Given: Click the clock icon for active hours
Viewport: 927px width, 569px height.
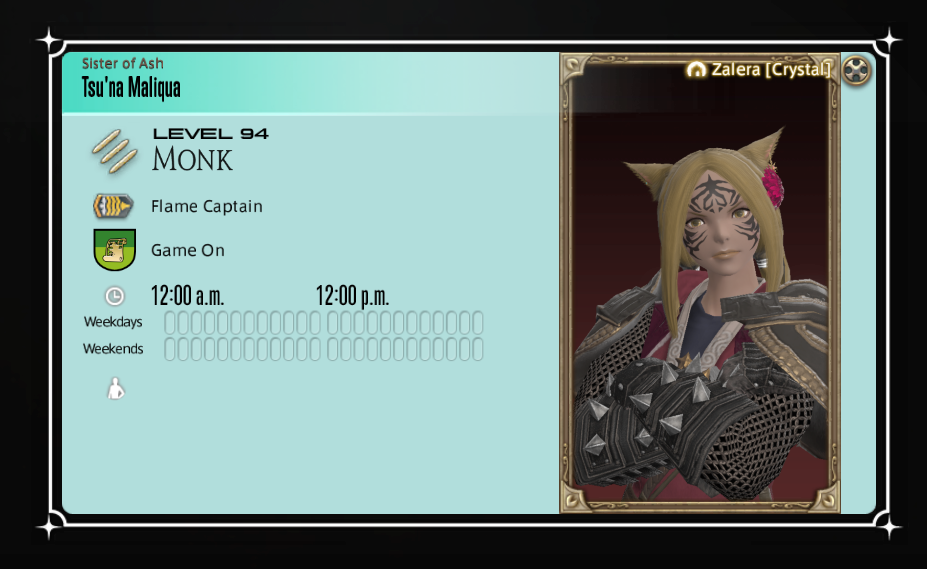Looking at the screenshot, I should pos(115,296).
